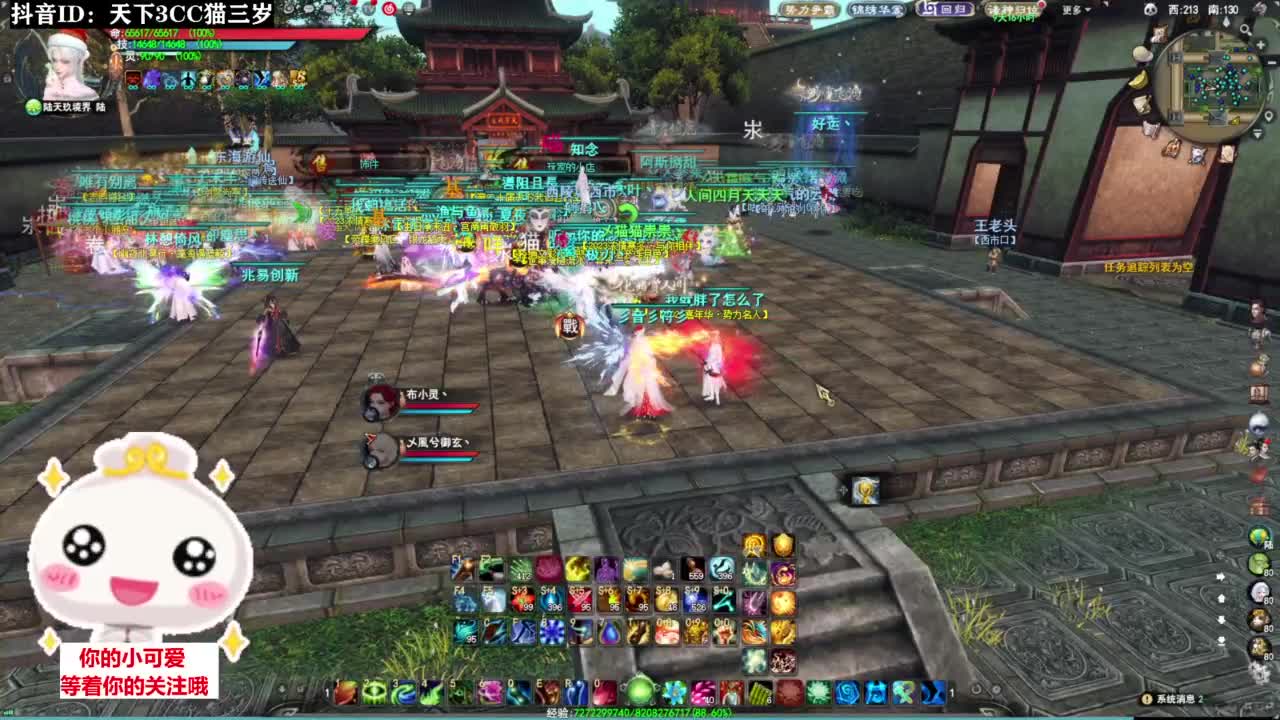
Task: Switch to the 系统消息 tab at bottom-right
Action: (x=1172, y=699)
